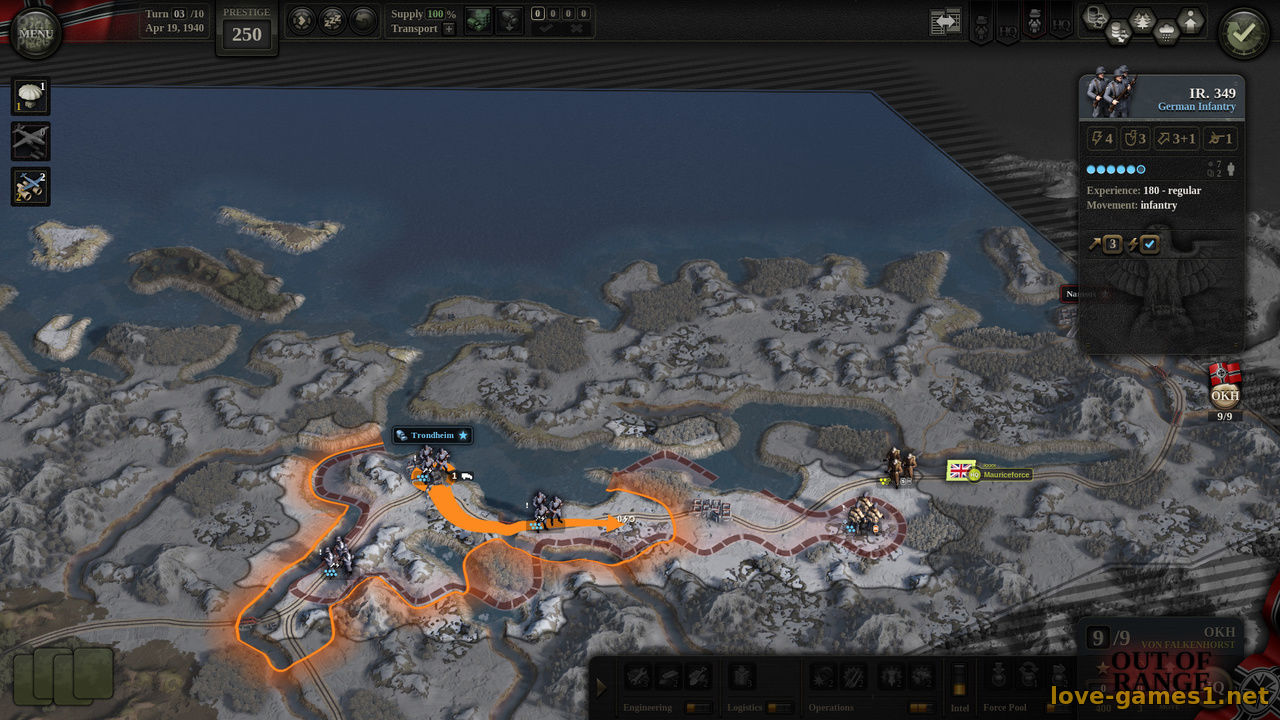Click the next unit arrow button
Image resolution: width=1280 pixels, height=720 pixels.
pos(302,20)
